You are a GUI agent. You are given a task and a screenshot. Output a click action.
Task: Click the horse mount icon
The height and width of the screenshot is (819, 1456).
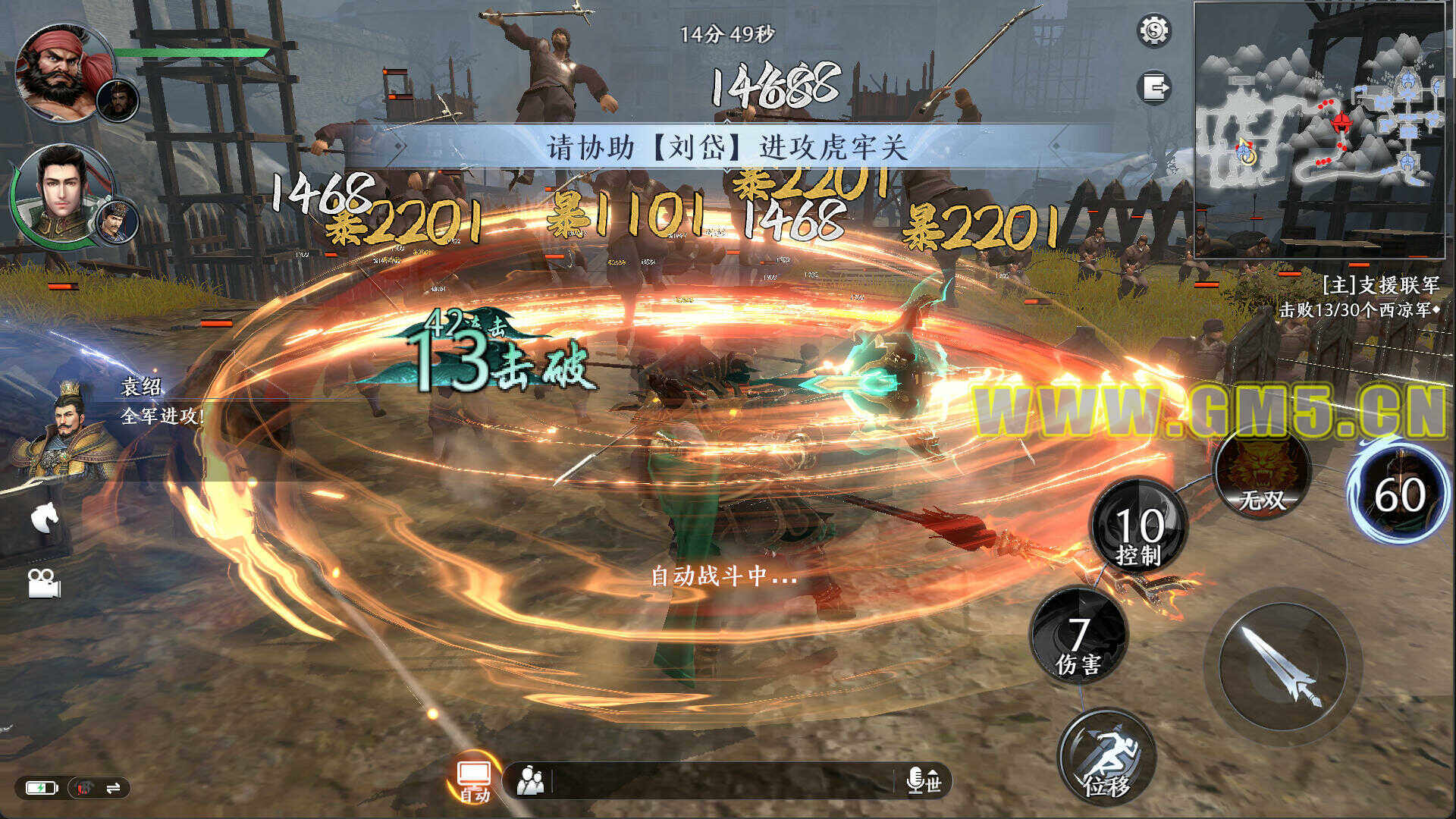[44, 519]
